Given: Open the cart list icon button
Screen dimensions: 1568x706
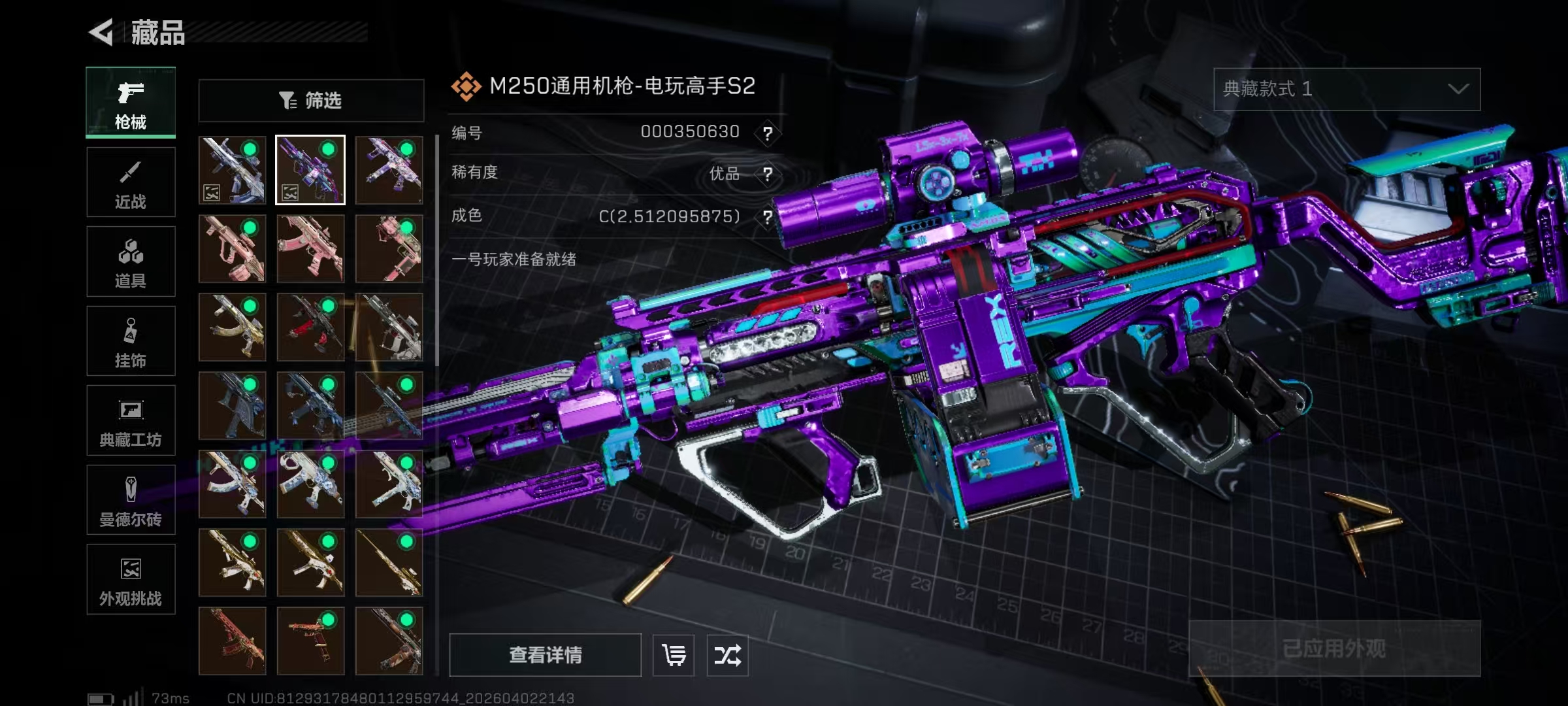Looking at the screenshot, I should 674,655.
